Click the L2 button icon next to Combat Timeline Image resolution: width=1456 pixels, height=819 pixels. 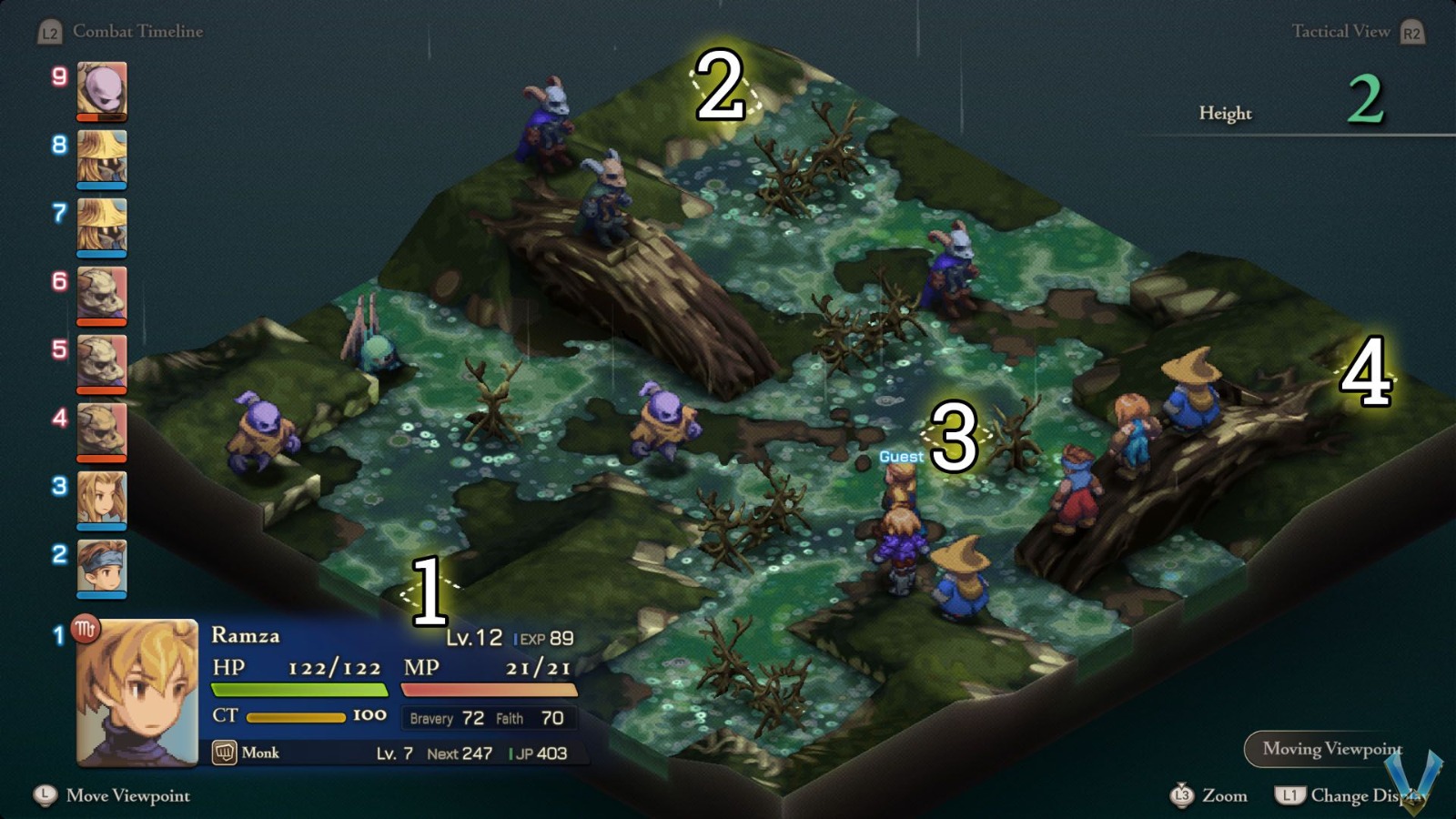click(x=48, y=31)
